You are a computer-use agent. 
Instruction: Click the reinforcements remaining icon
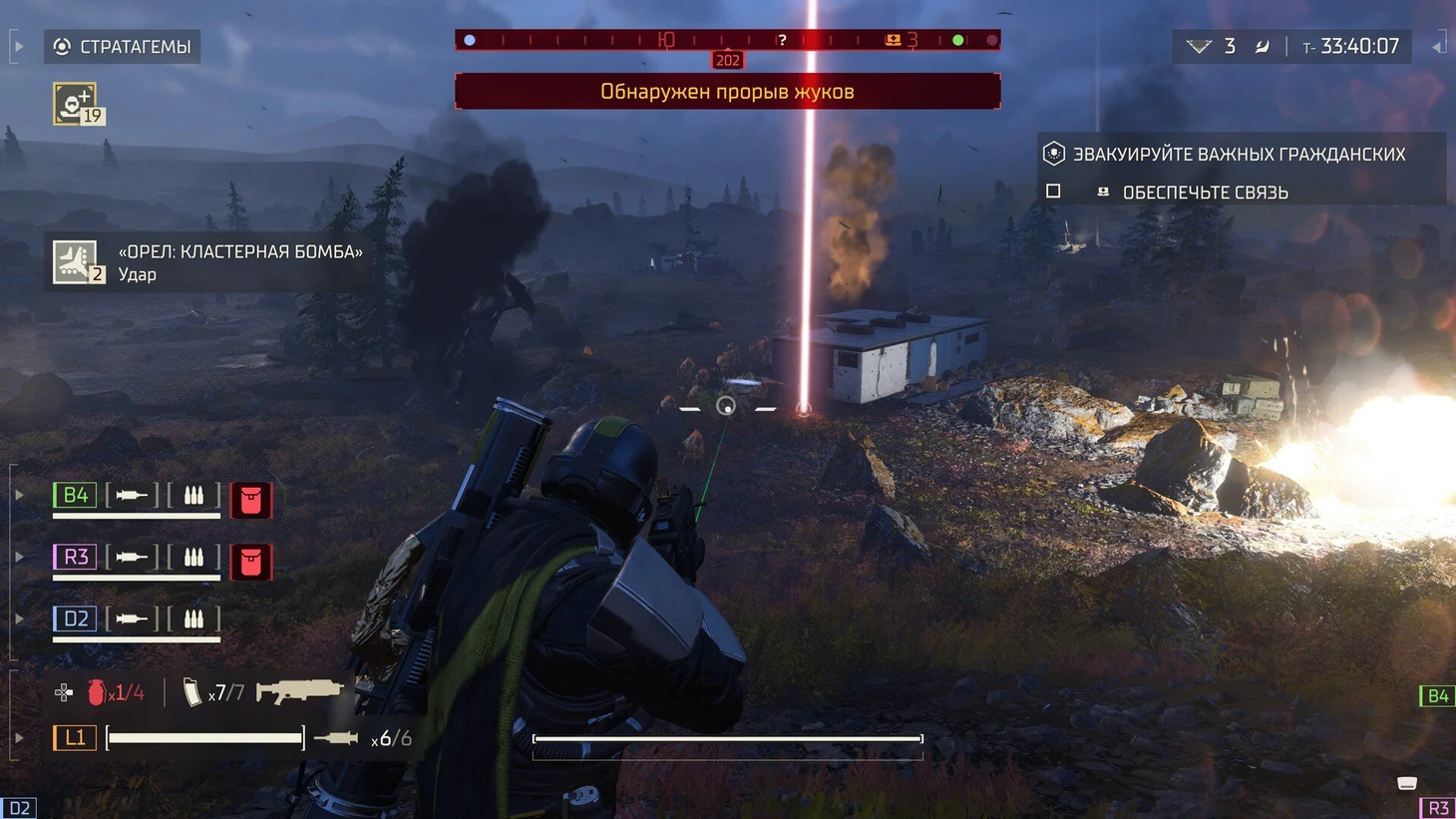tap(1199, 47)
